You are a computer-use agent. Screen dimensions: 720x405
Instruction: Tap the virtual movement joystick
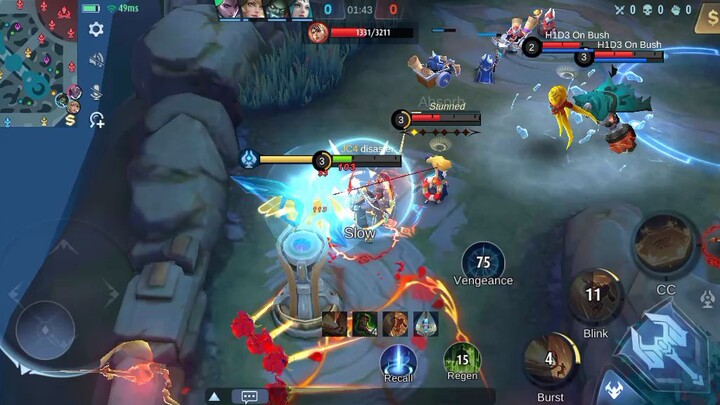click(x=45, y=329)
